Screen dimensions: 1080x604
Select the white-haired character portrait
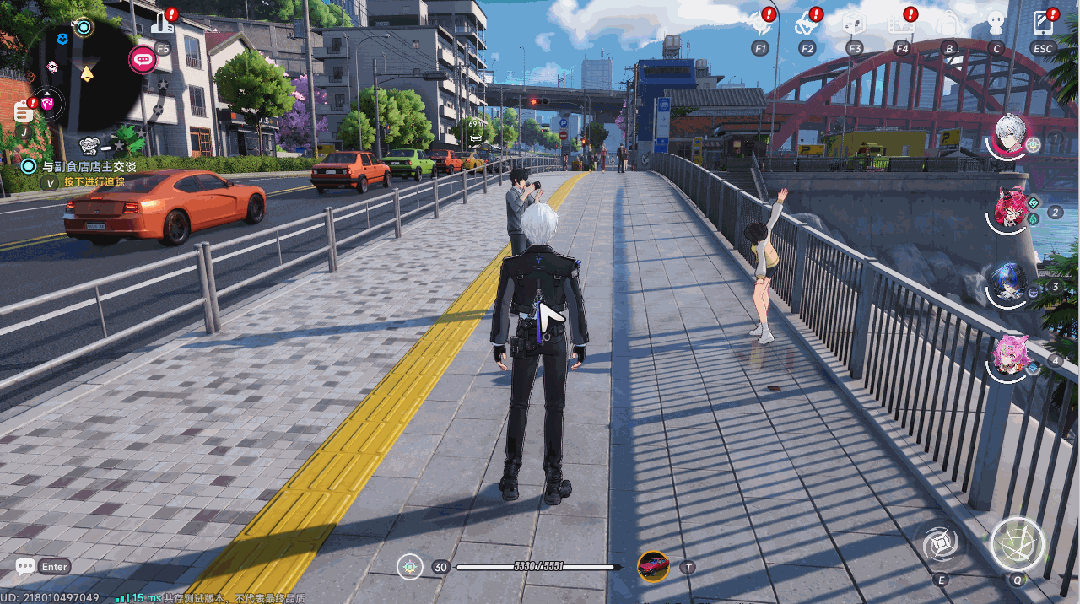point(1011,135)
